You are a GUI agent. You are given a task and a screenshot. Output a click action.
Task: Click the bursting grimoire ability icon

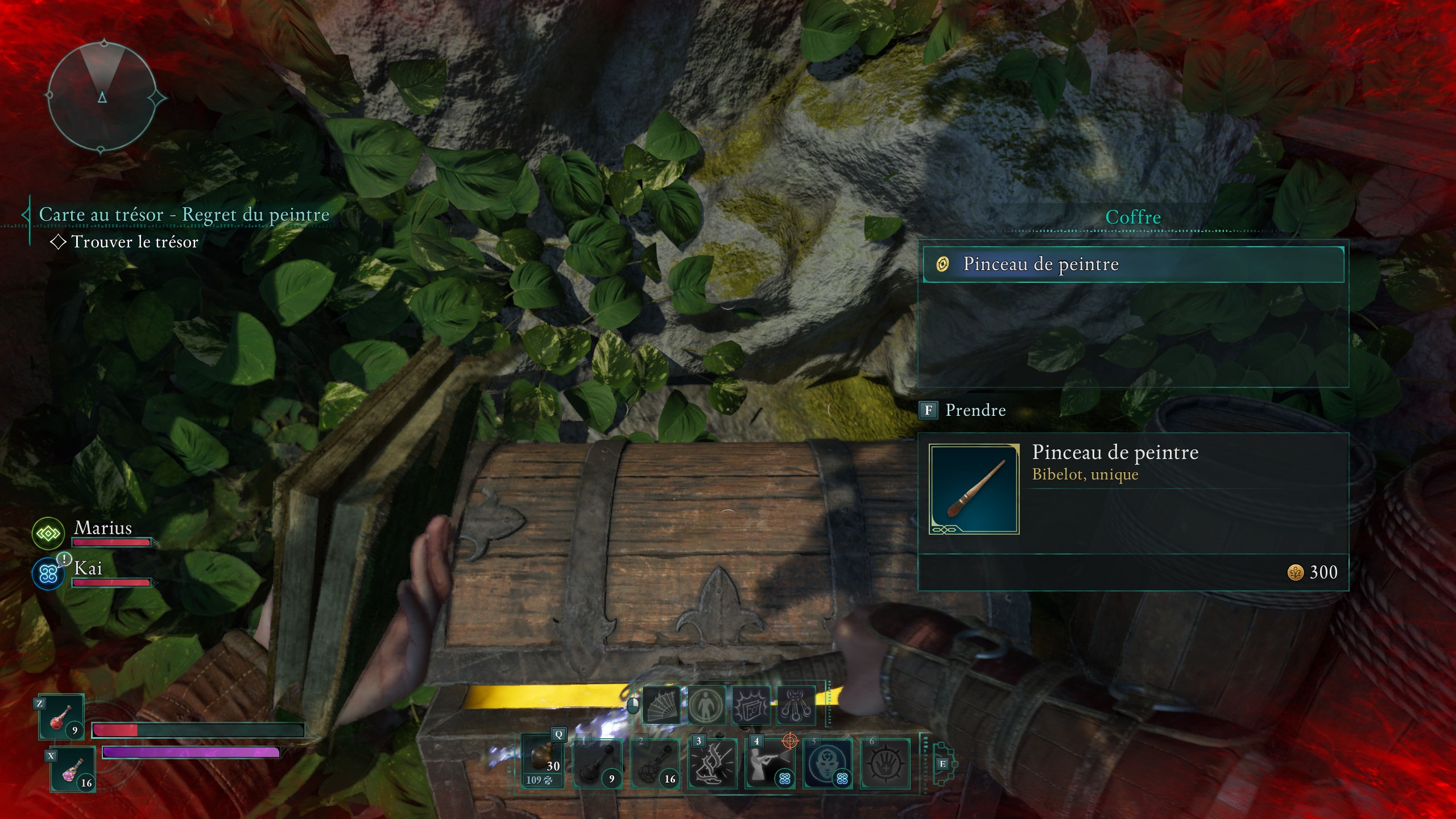click(751, 706)
